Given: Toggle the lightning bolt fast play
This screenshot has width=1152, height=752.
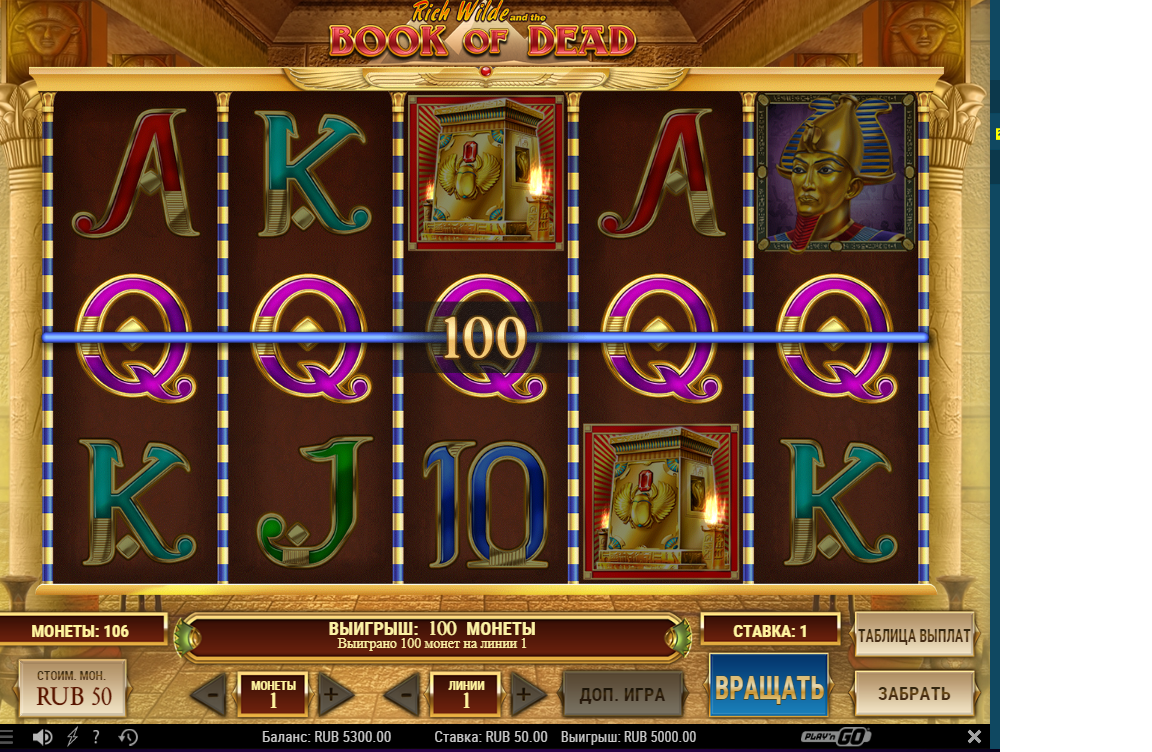Looking at the screenshot, I should (x=72, y=738).
